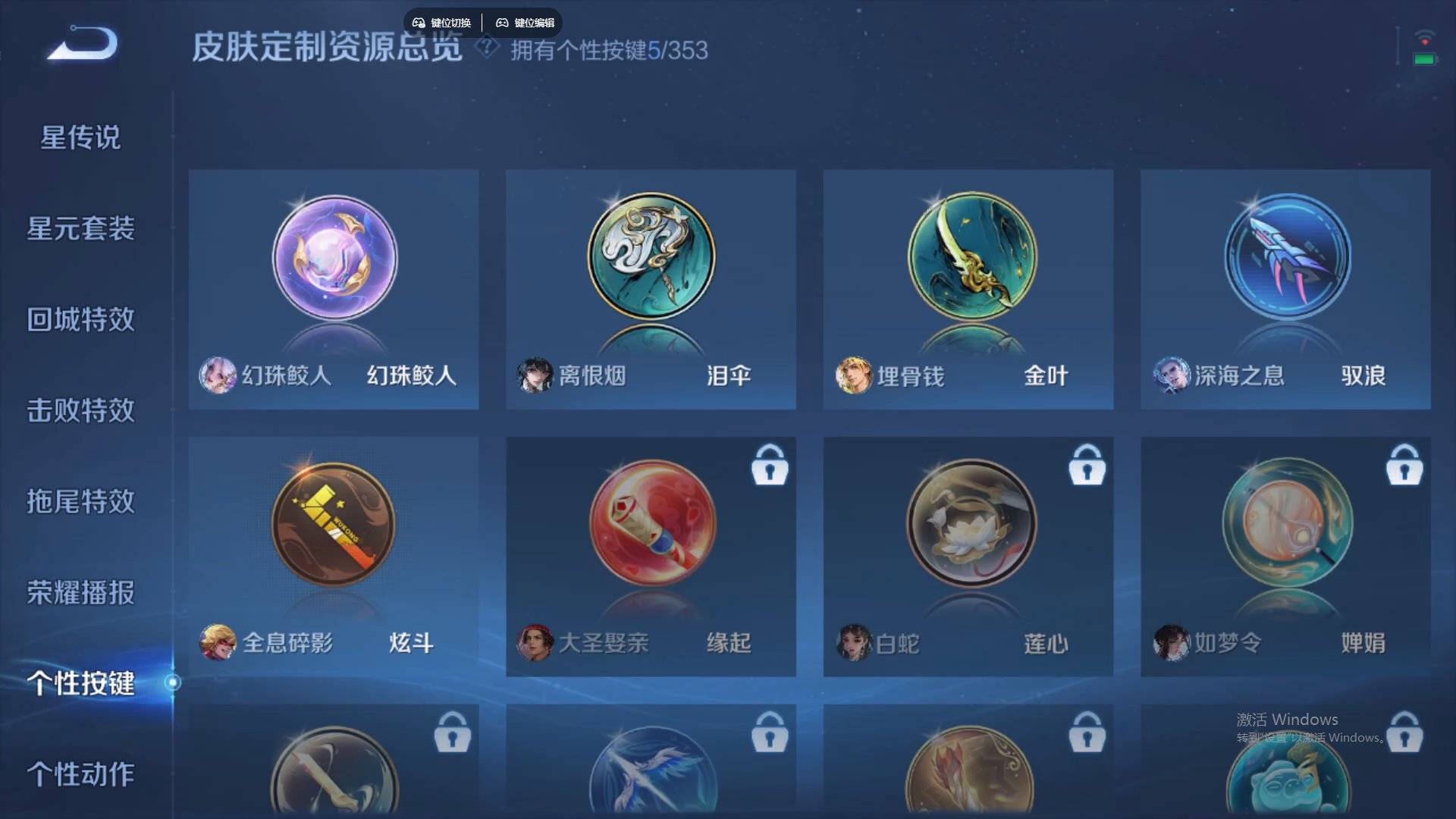Select the 缘起 red staff icon
1456x819 pixels.
(x=651, y=525)
